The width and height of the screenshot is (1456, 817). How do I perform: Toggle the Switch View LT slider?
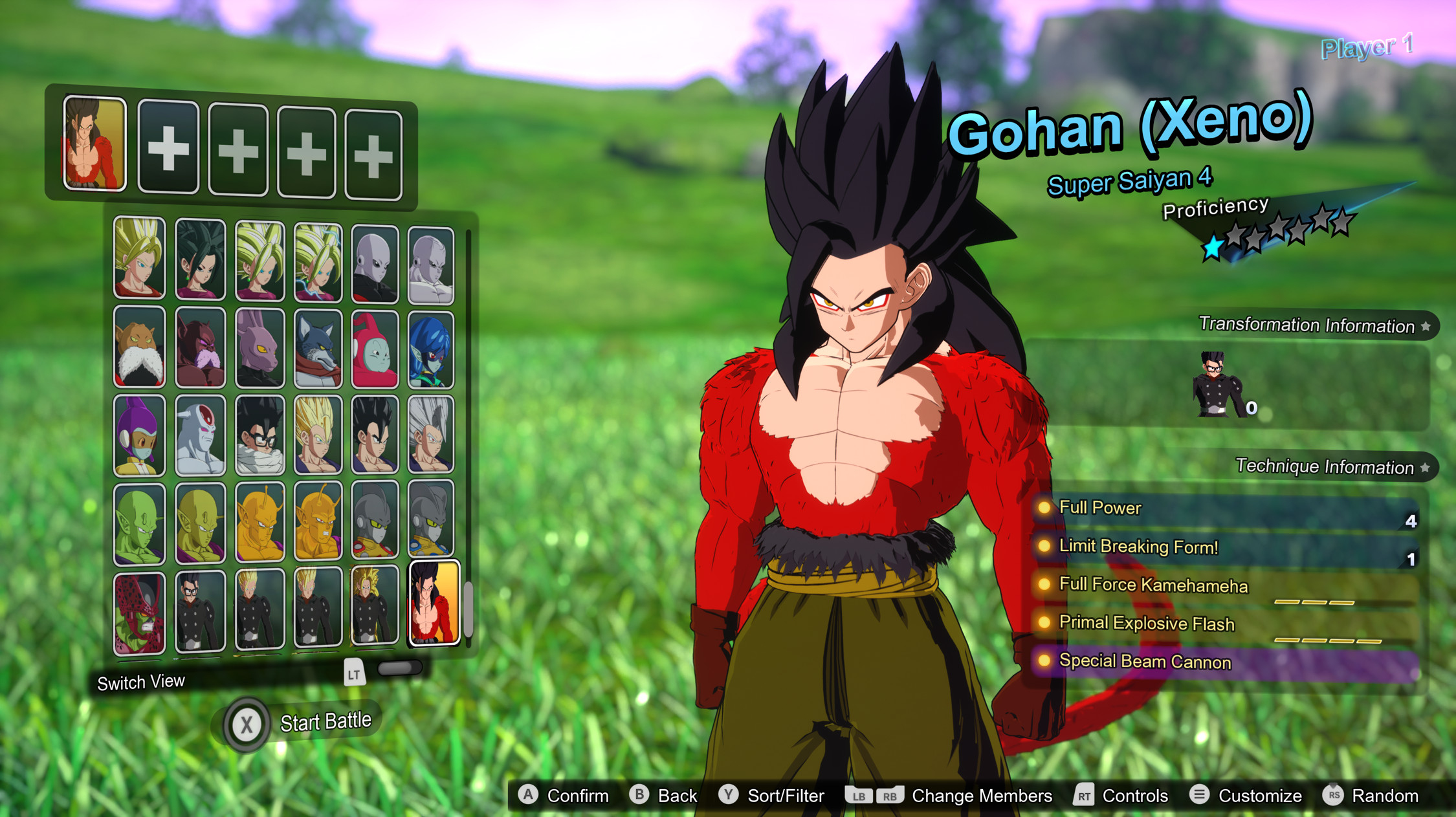tap(401, 669)
